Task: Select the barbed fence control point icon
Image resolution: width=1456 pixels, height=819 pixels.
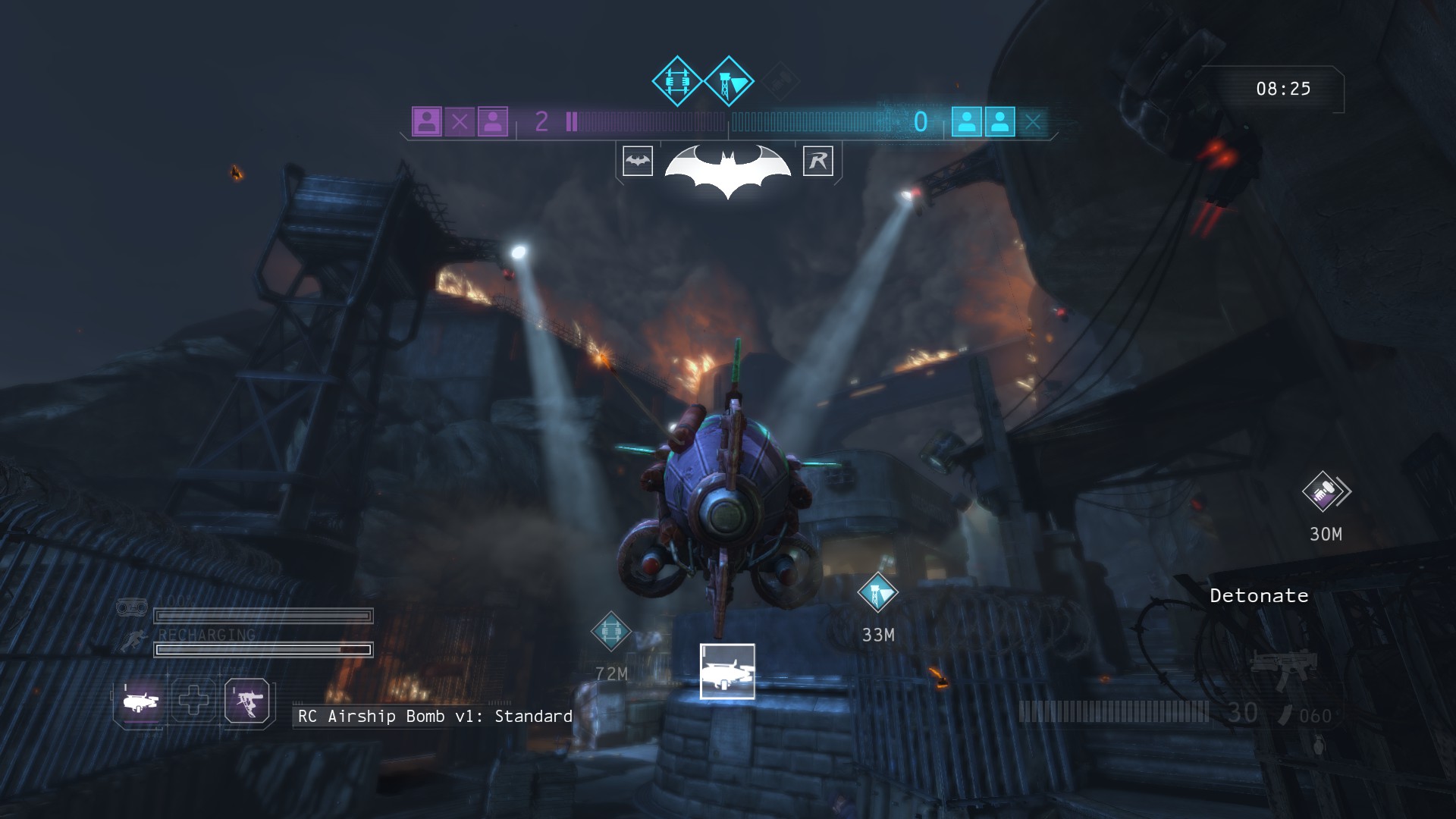Action: (676, 81)
